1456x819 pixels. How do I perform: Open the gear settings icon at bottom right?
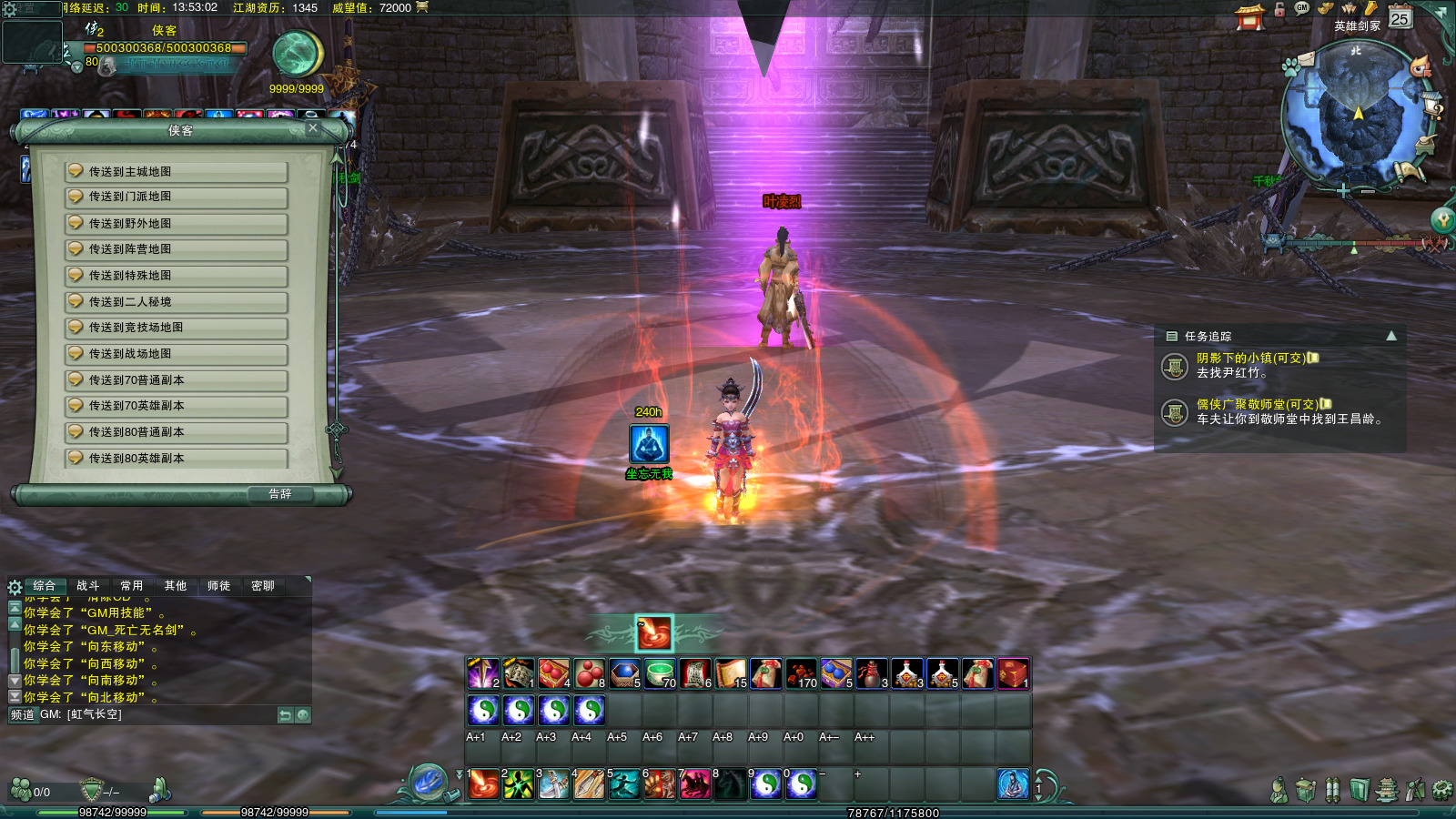(x=1442, y=790)
